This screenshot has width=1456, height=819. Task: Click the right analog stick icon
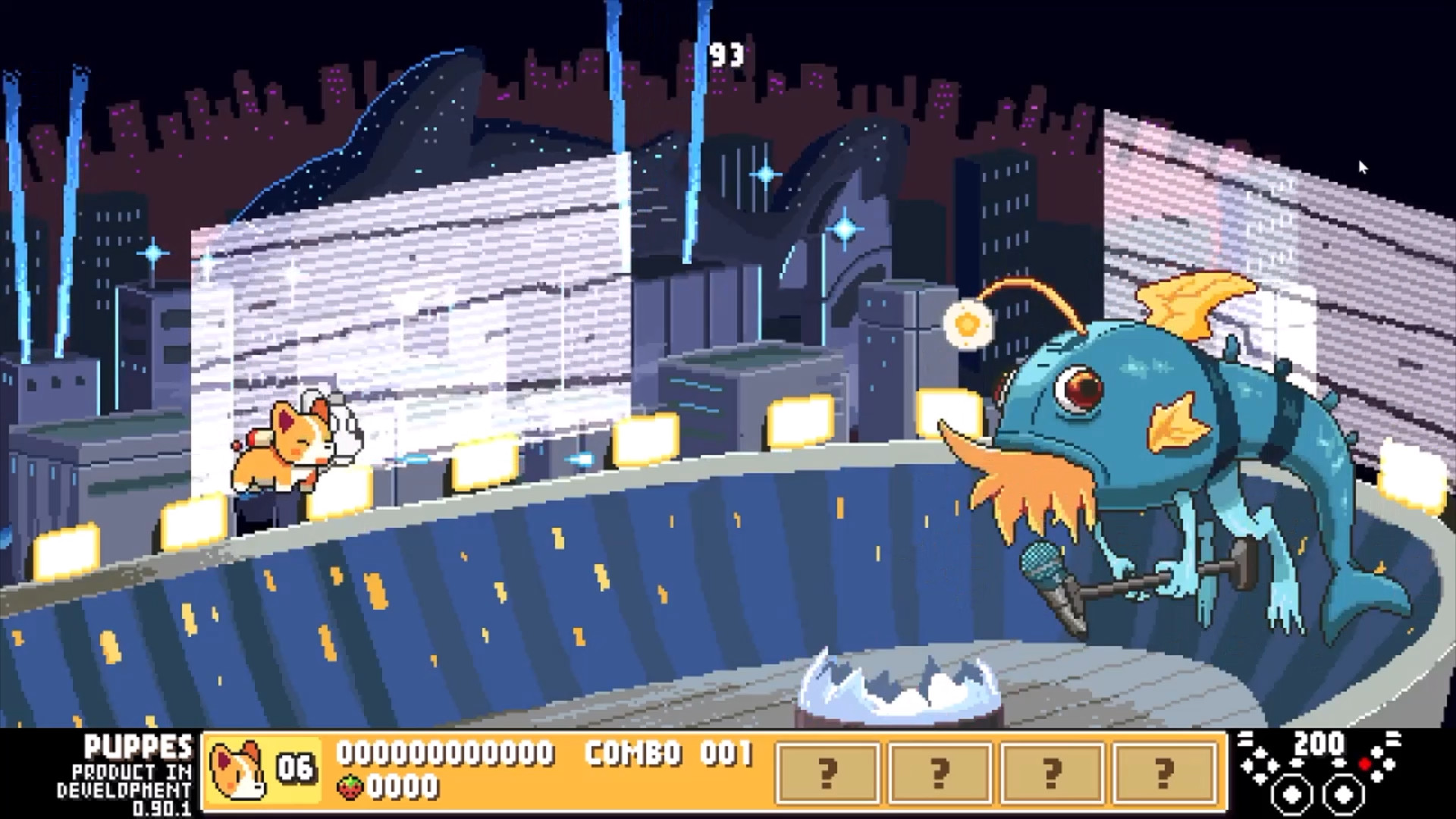pos(1344,795)
